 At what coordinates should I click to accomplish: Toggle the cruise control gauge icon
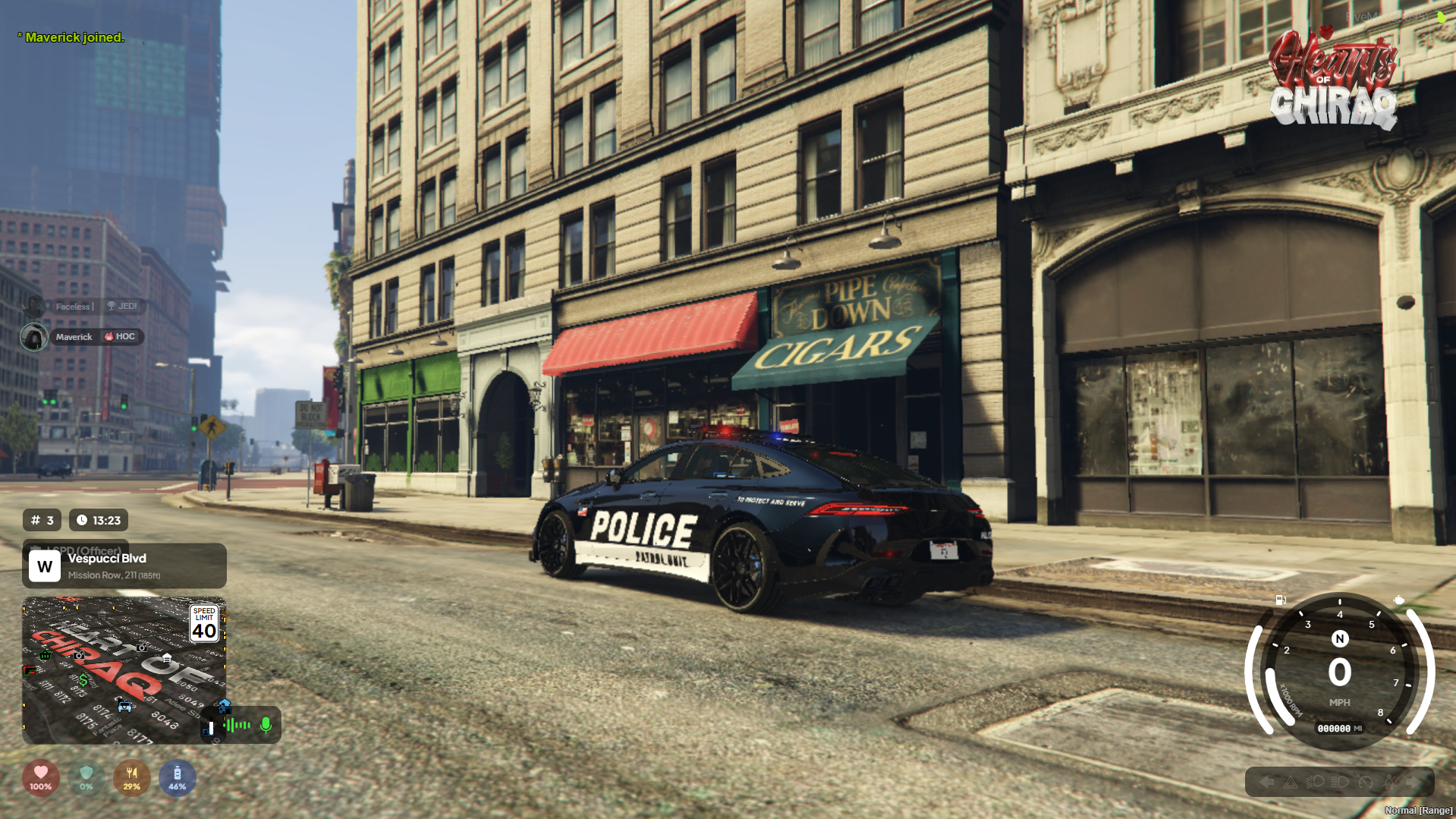tap(1365, 782)
